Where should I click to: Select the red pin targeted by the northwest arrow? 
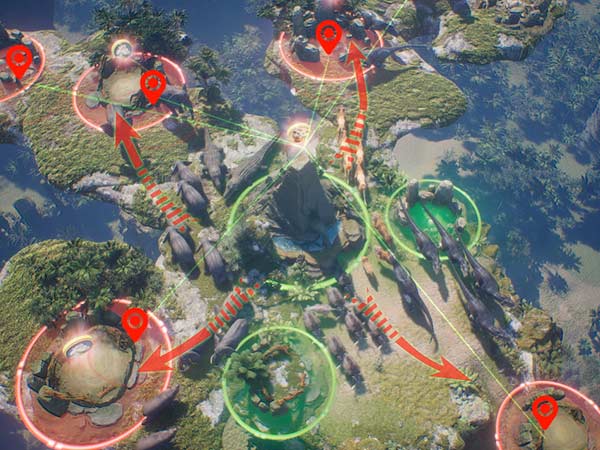152,86
